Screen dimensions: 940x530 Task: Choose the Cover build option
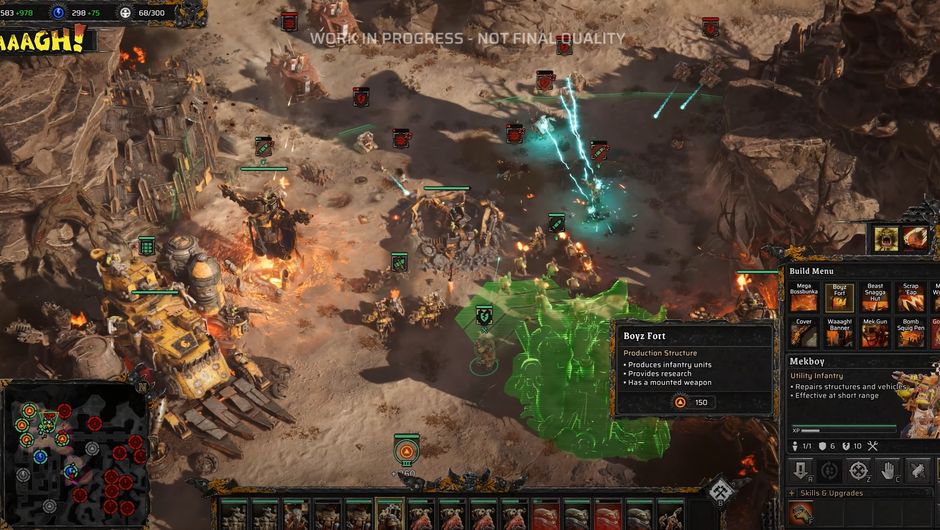[x=803, y=332]
